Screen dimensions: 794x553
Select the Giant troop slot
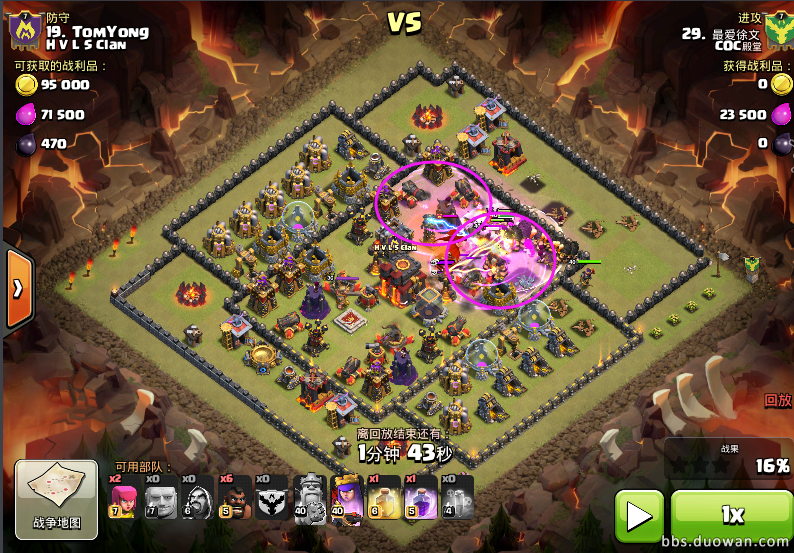click(x=160, y=499)
